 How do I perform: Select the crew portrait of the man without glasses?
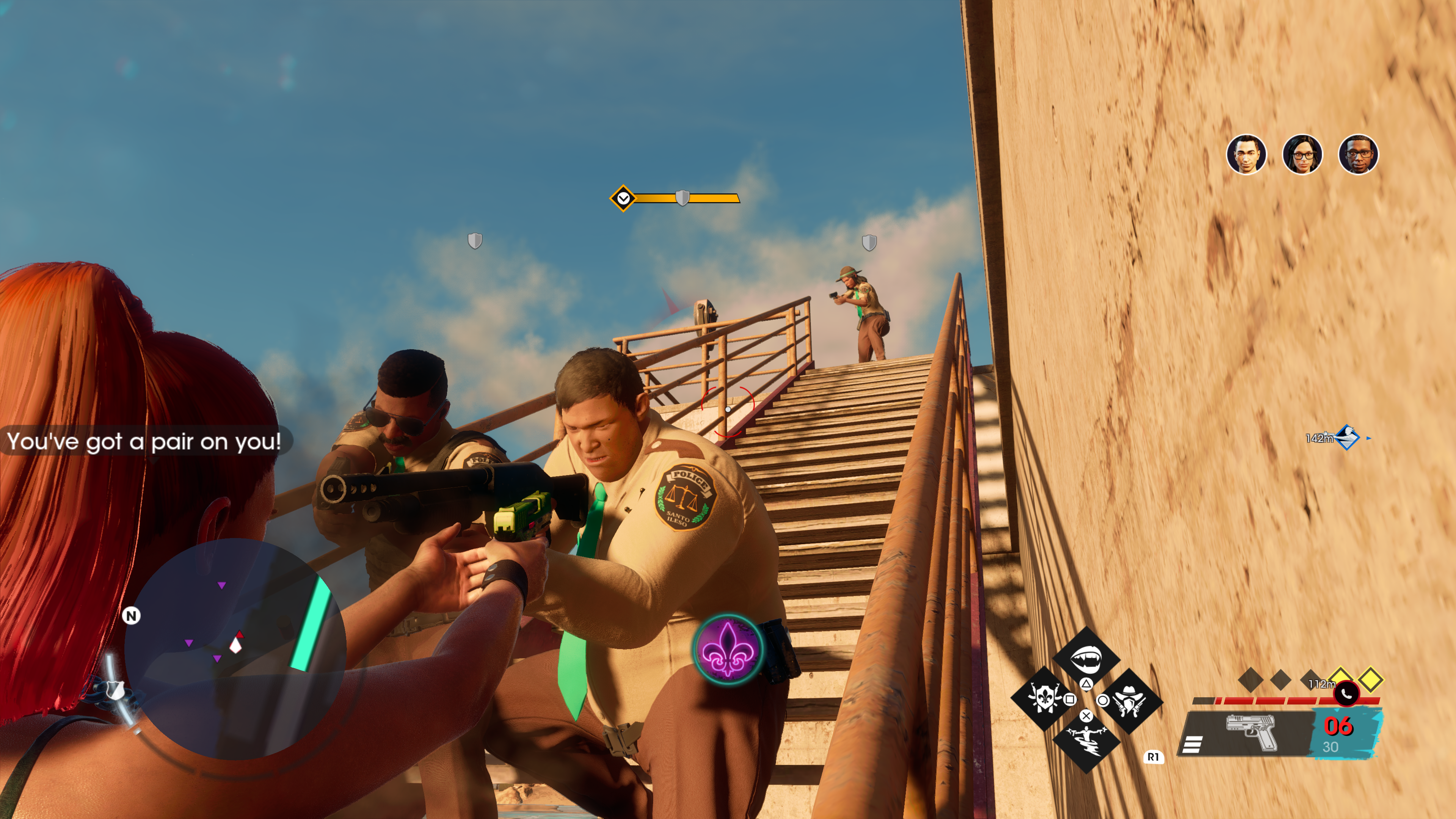click(1246, 154)
